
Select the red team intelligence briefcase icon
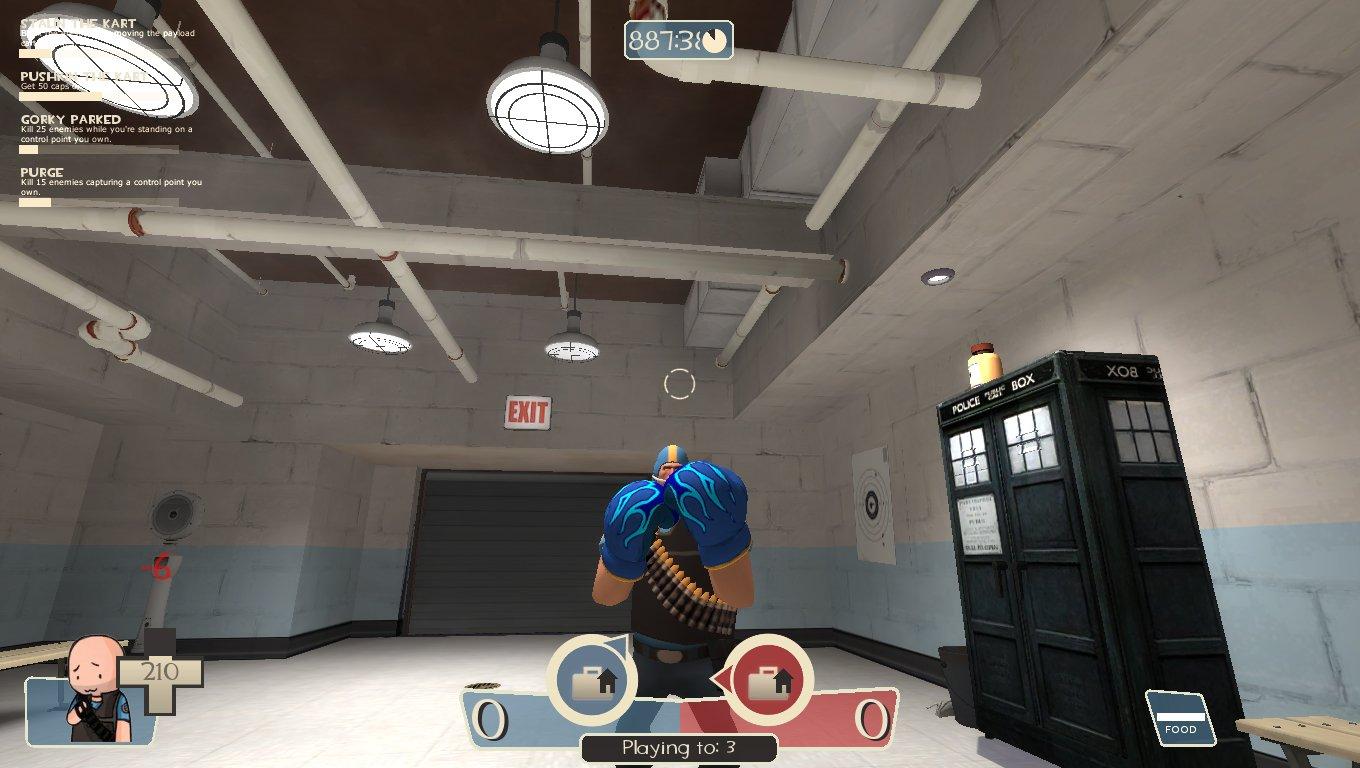pos(767,681)
